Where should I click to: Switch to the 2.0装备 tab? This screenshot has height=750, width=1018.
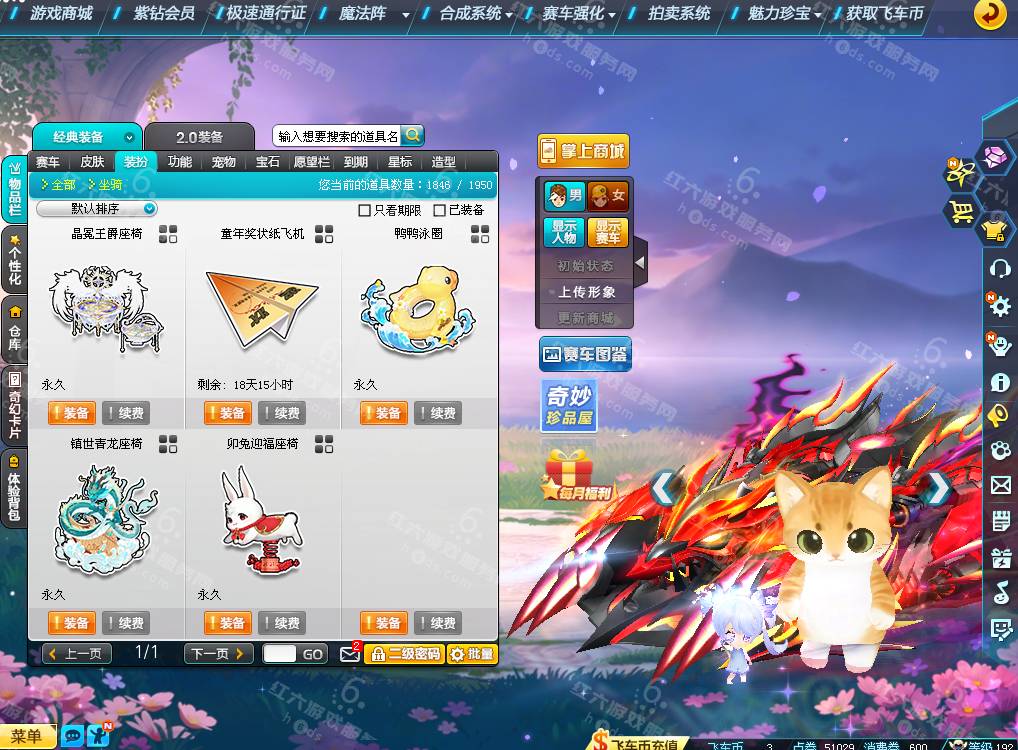click(x=199, y=137)
